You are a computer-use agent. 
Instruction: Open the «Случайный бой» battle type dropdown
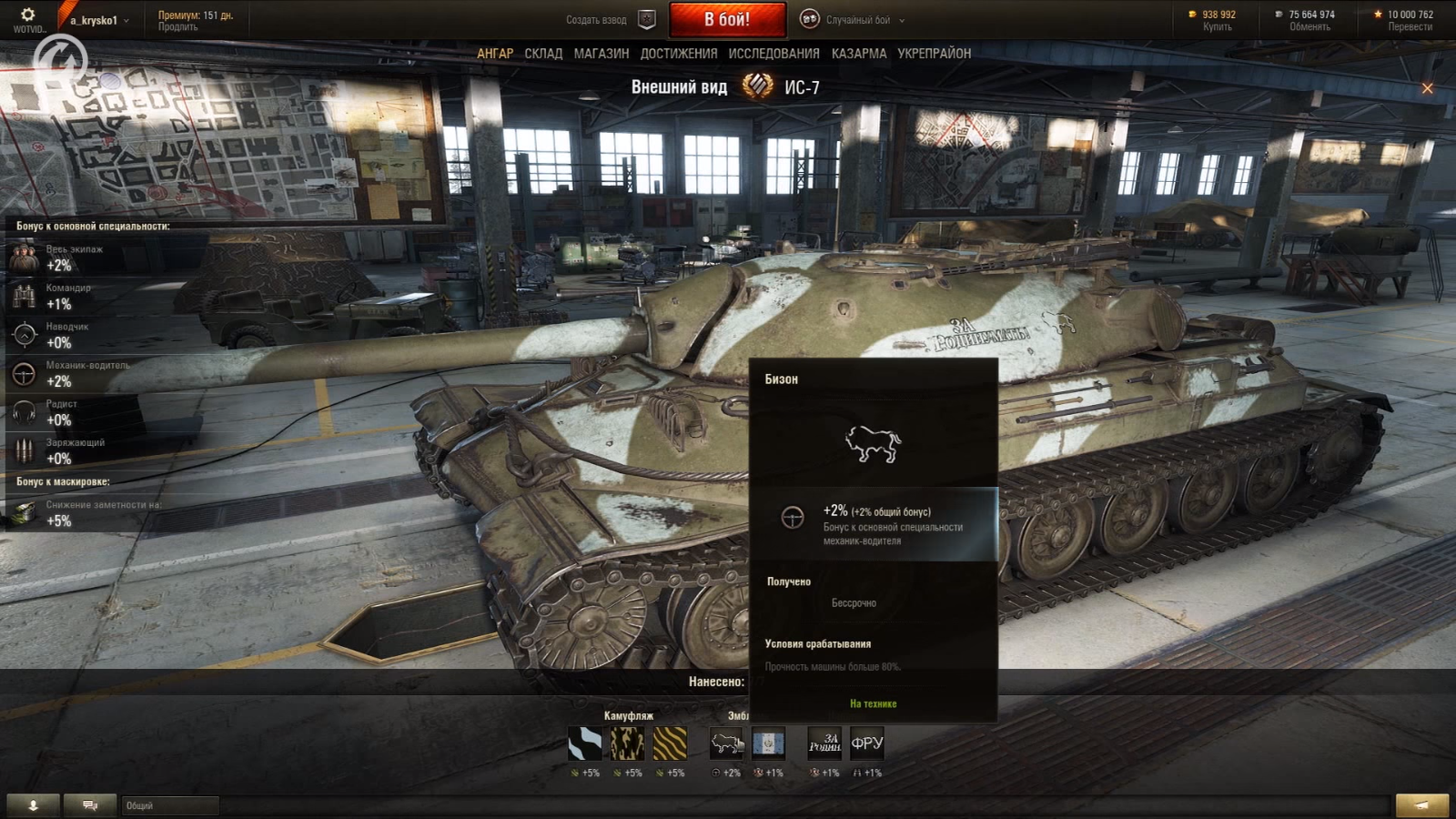[x=857, y=20]
